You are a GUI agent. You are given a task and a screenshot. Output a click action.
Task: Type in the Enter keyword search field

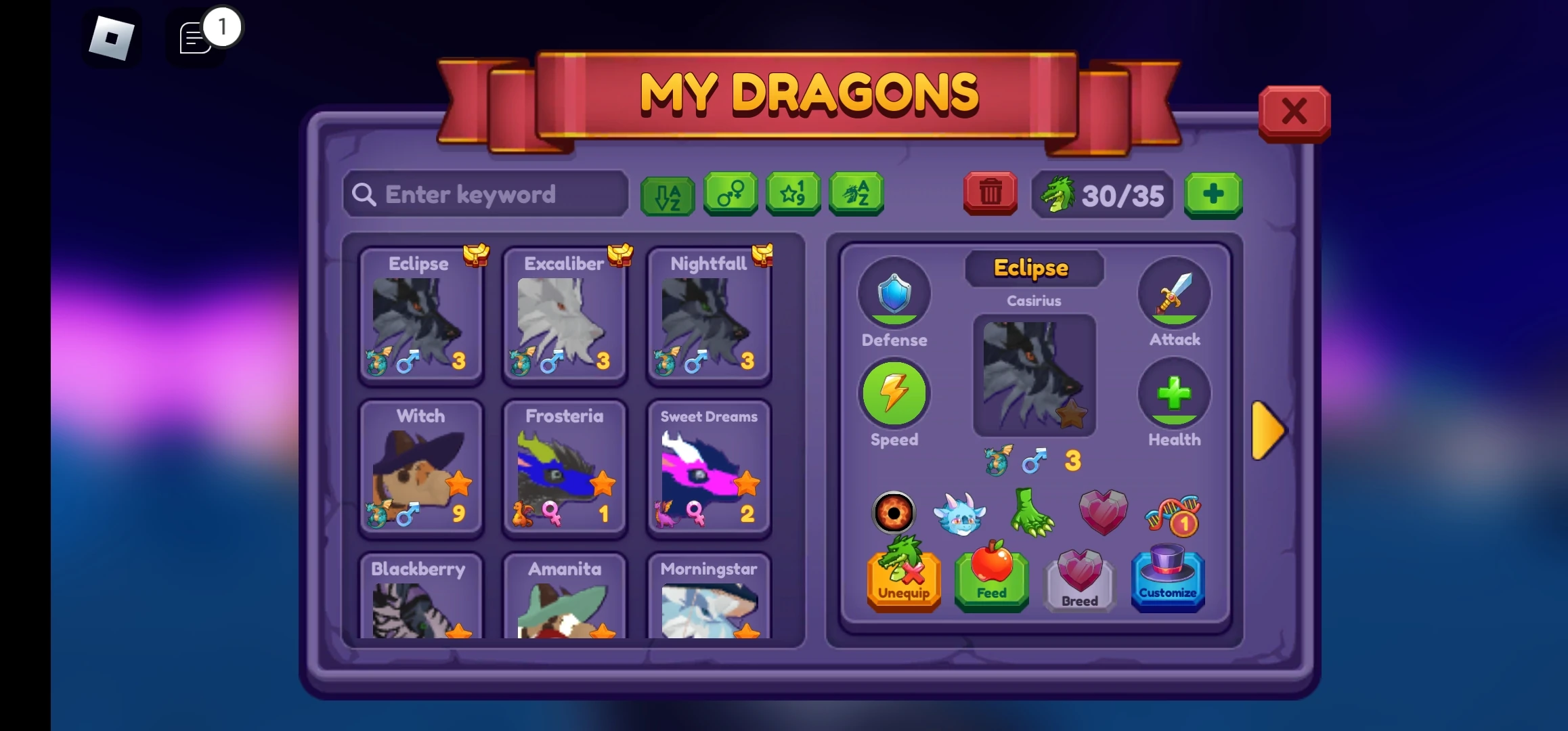pos(485,194)
